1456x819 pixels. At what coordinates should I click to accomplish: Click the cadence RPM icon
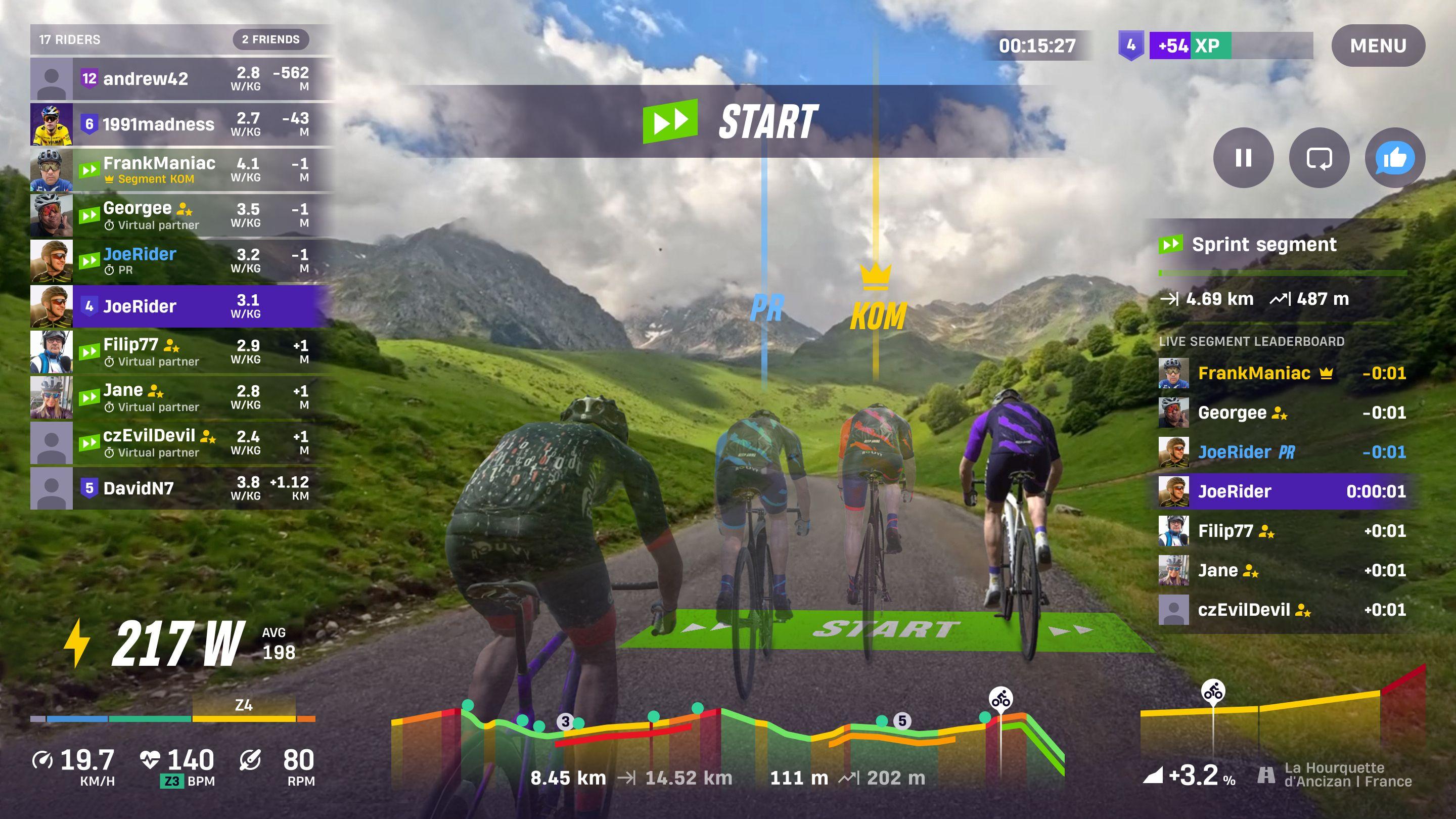point(251,761)
